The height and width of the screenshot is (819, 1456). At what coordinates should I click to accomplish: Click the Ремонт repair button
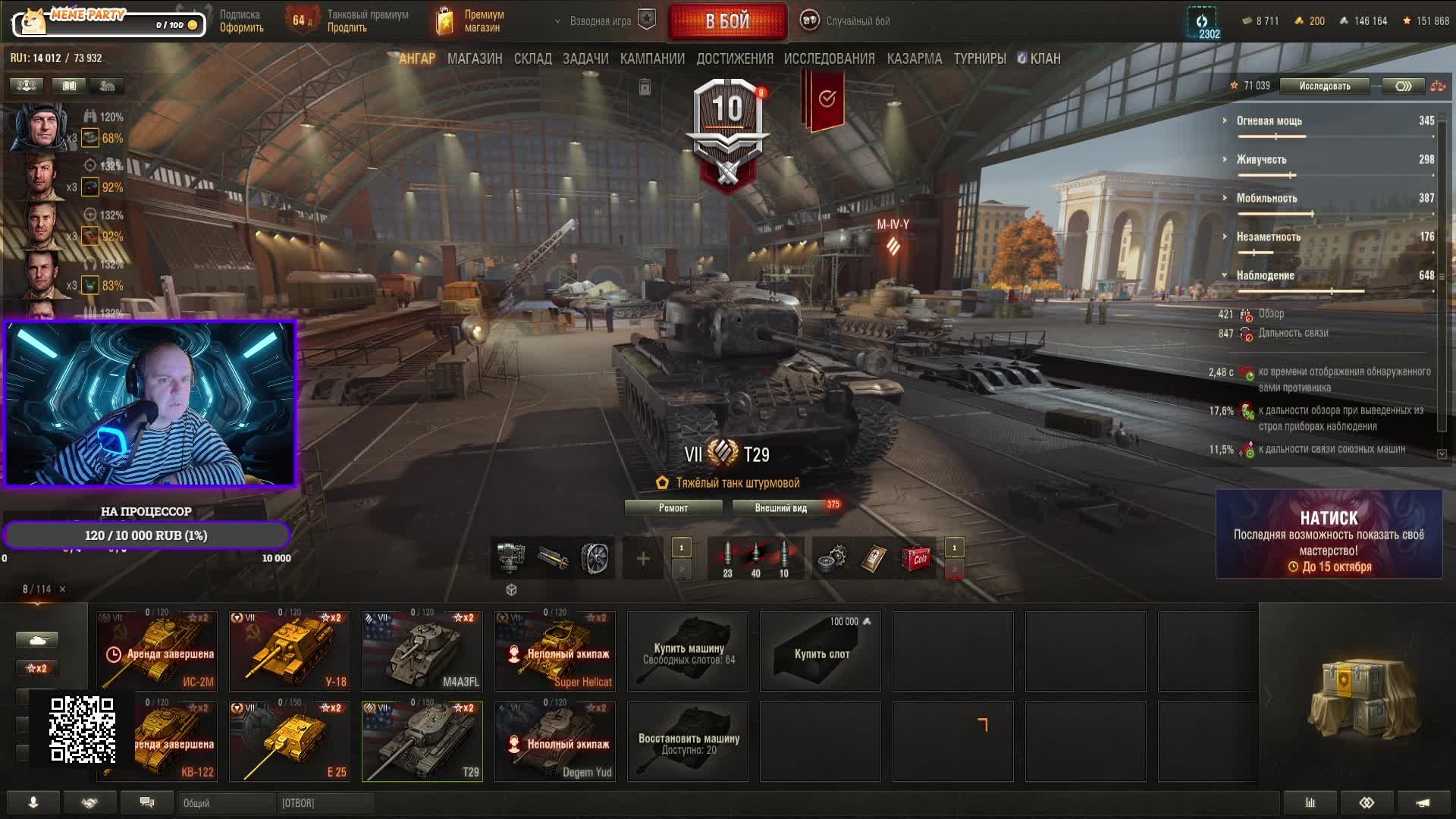point(673,508)
